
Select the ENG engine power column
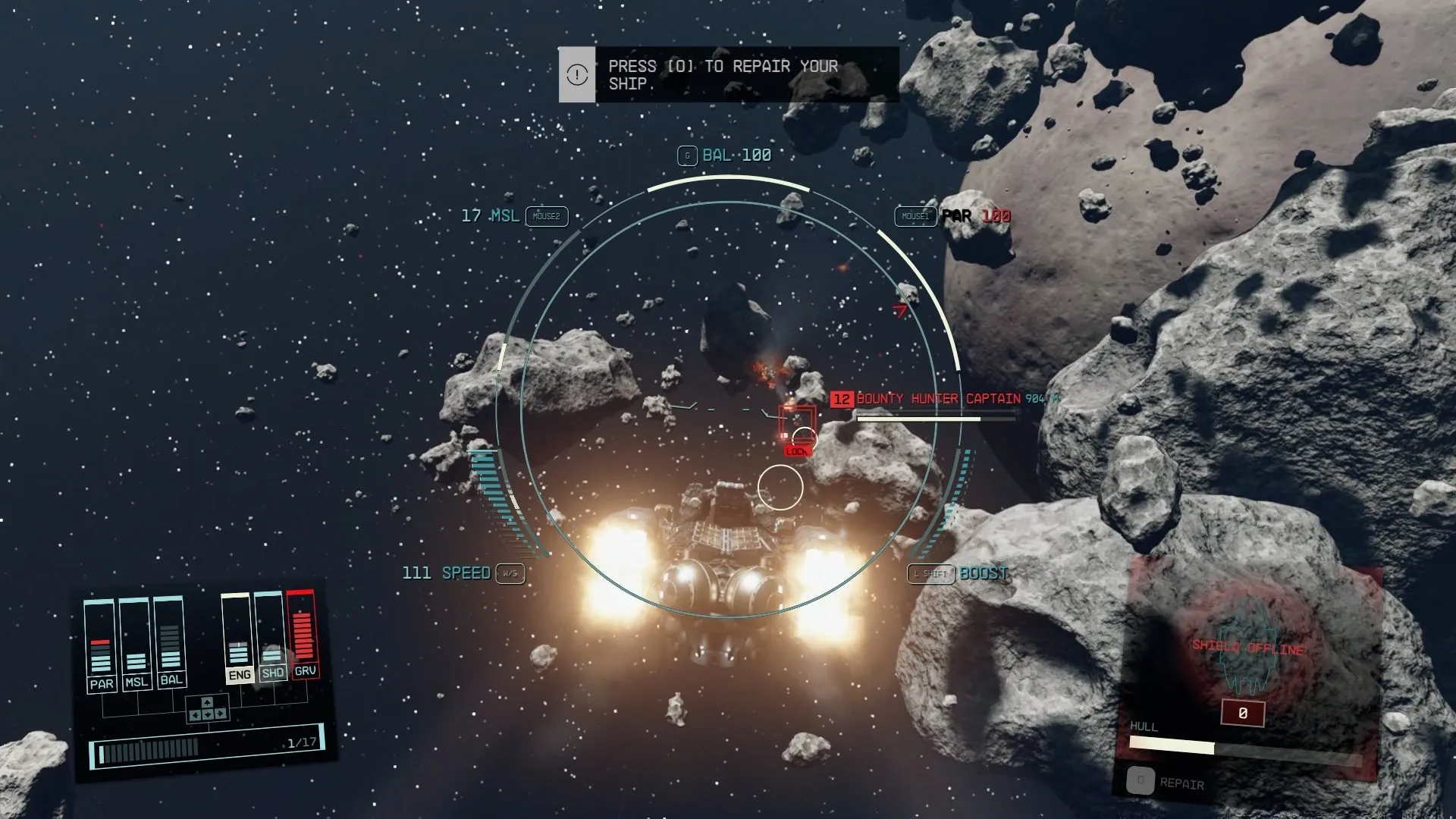[237, 639]
